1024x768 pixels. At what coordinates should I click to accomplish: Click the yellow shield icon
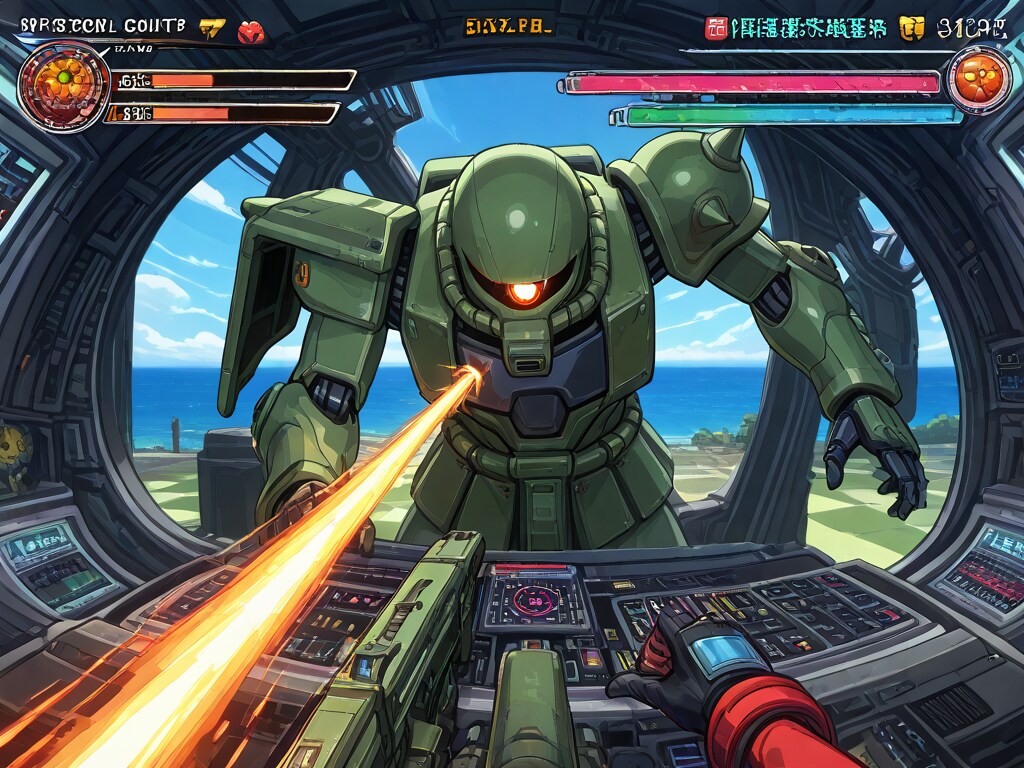pos(910,28)
